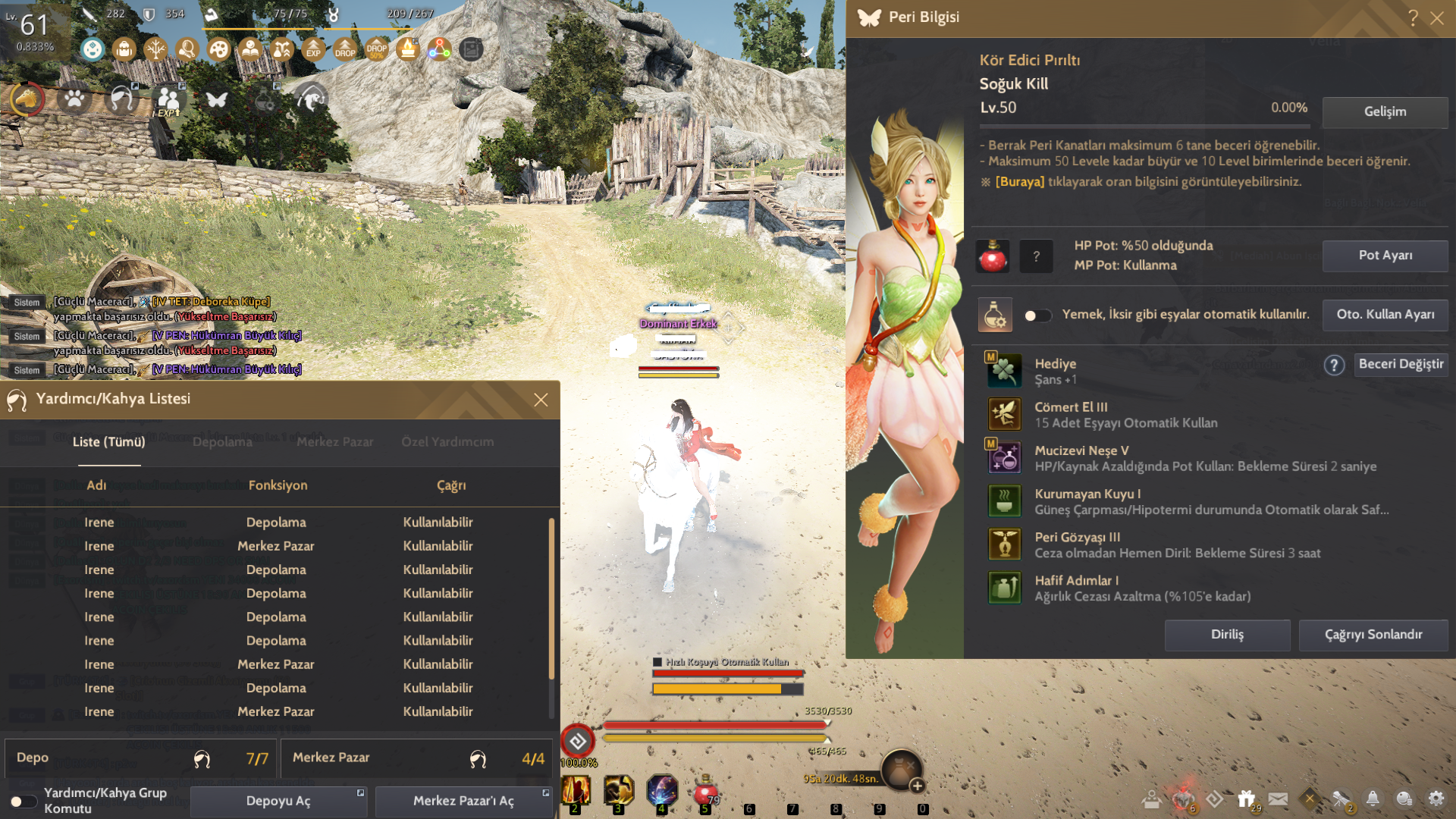
Task: Close the Yardımcı/Kahya Listesi panel
Action: point(541,400)
